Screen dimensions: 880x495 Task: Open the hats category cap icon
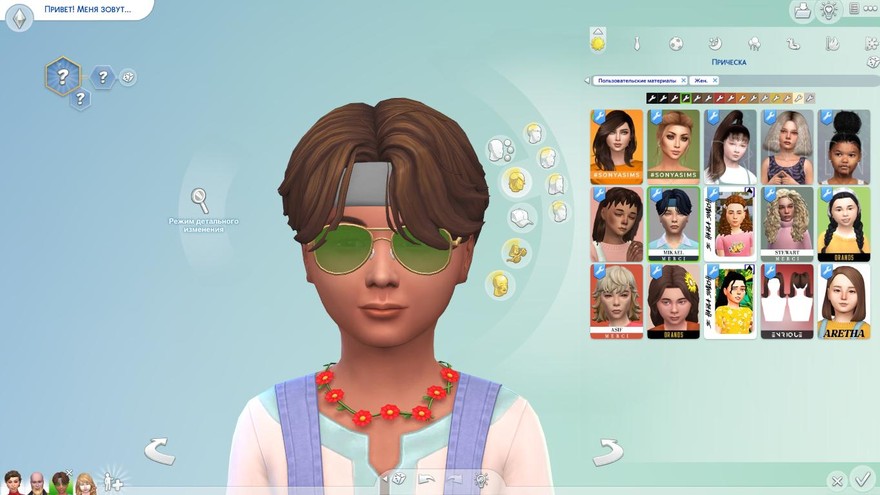[x=521, y=217]
